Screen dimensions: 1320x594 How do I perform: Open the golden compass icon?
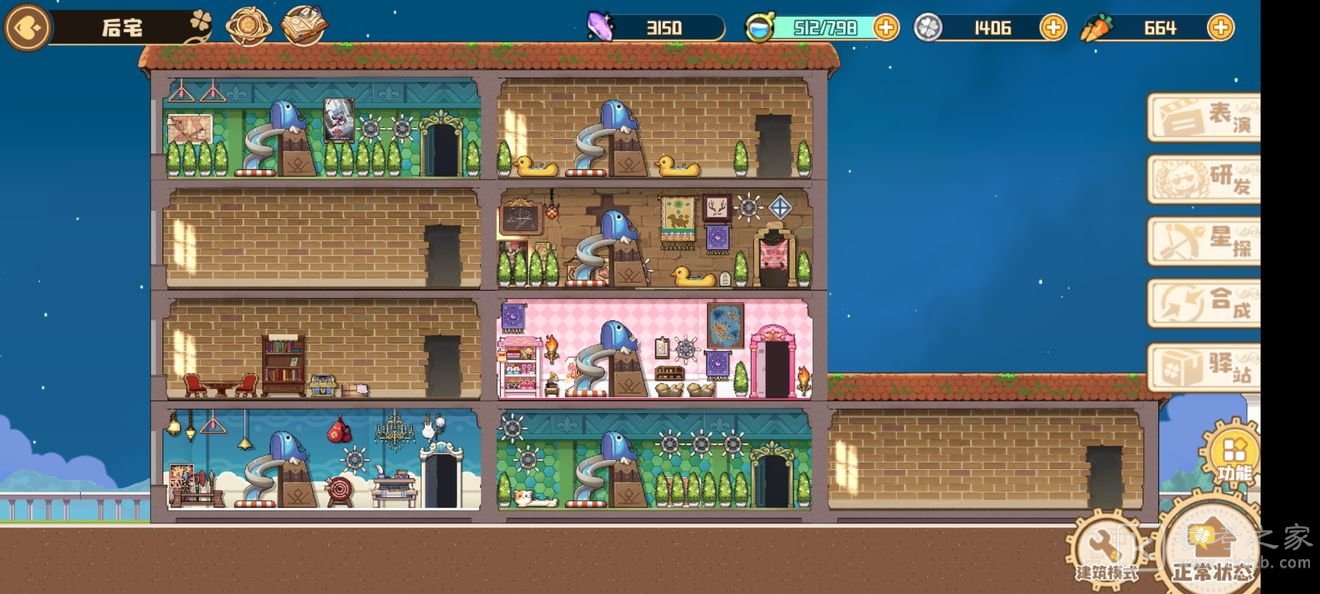(248, 27)
